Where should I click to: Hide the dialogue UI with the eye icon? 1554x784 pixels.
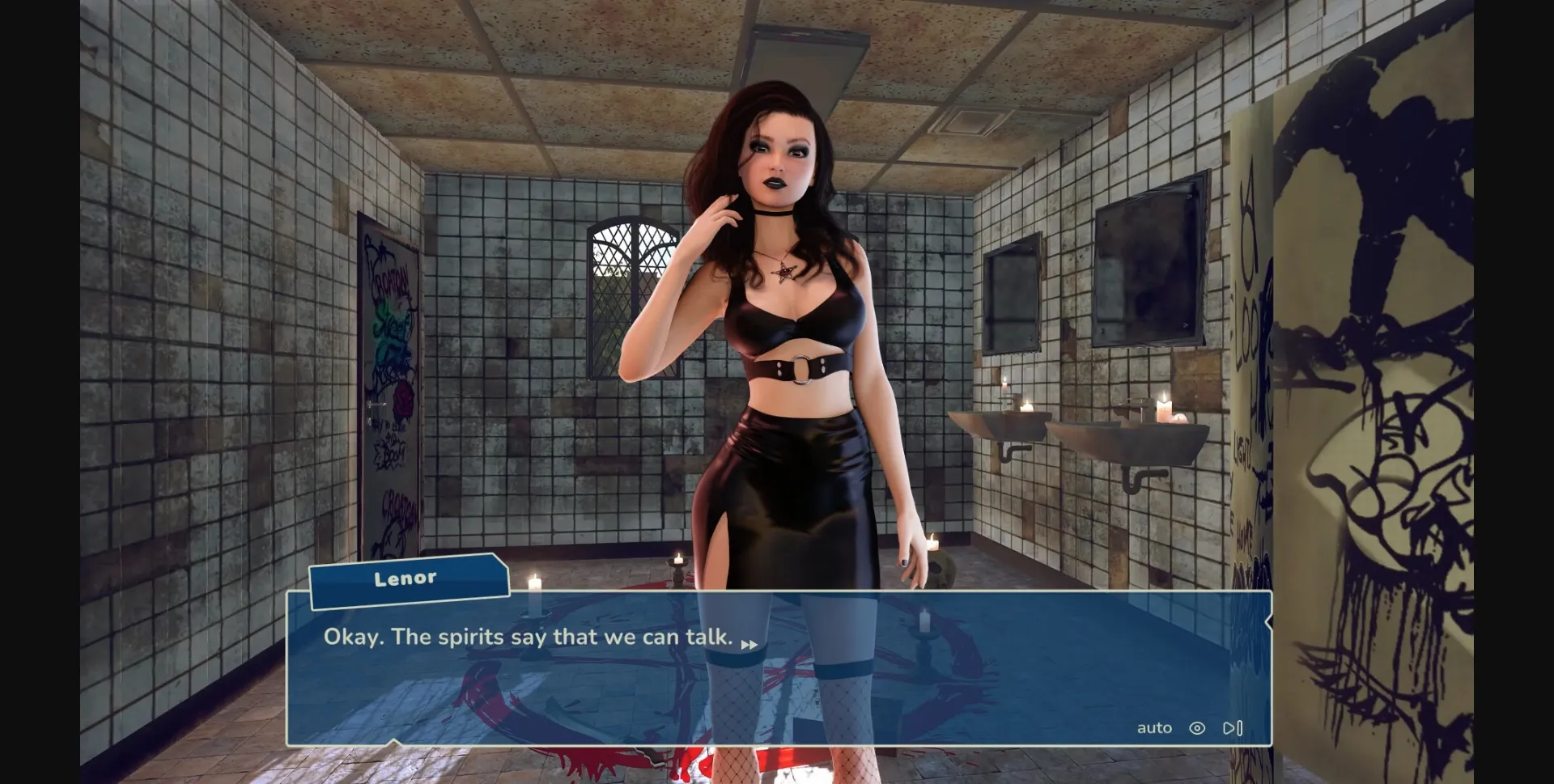1198,727
